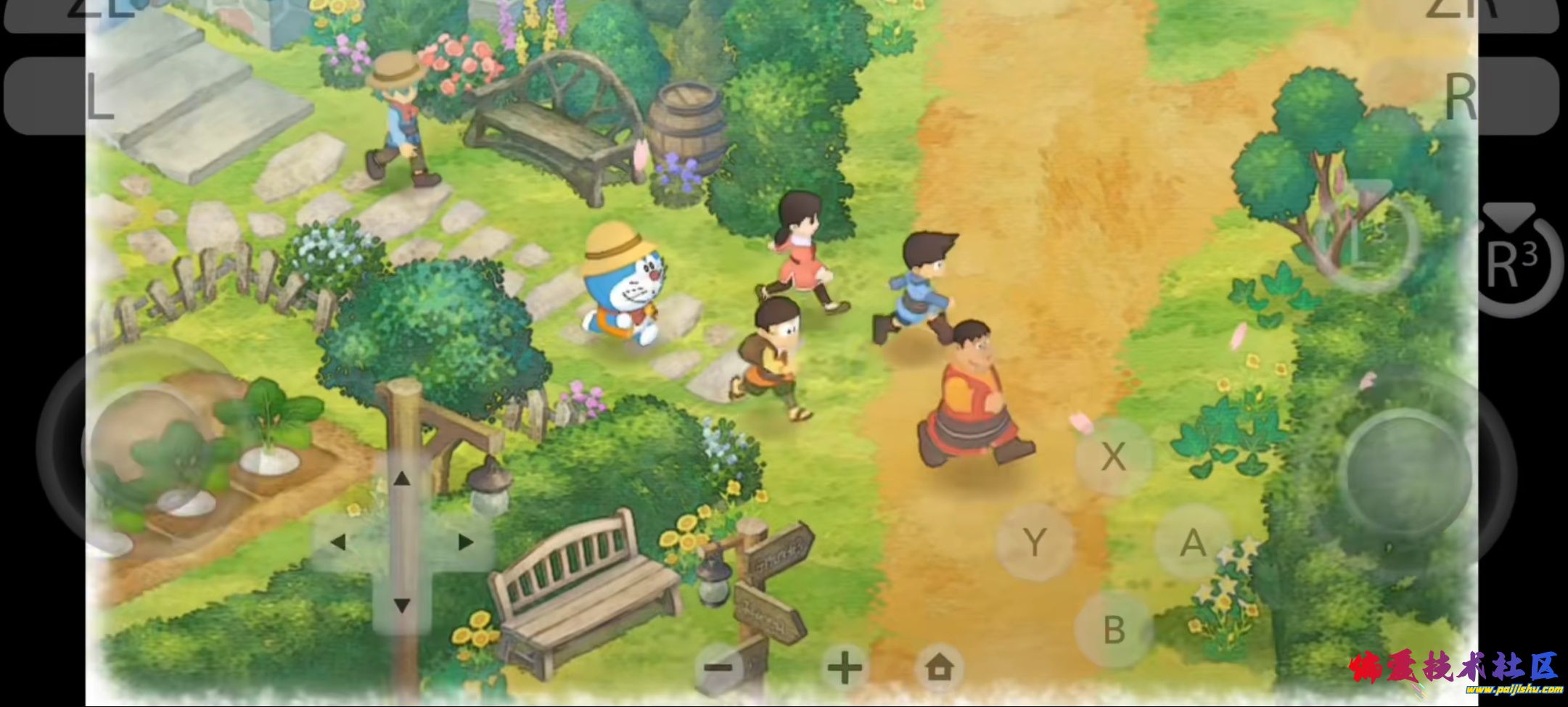Viewport: 1568px width, 707px height.
Task: Tap the on-screen A button
Action: (1192, 542)
